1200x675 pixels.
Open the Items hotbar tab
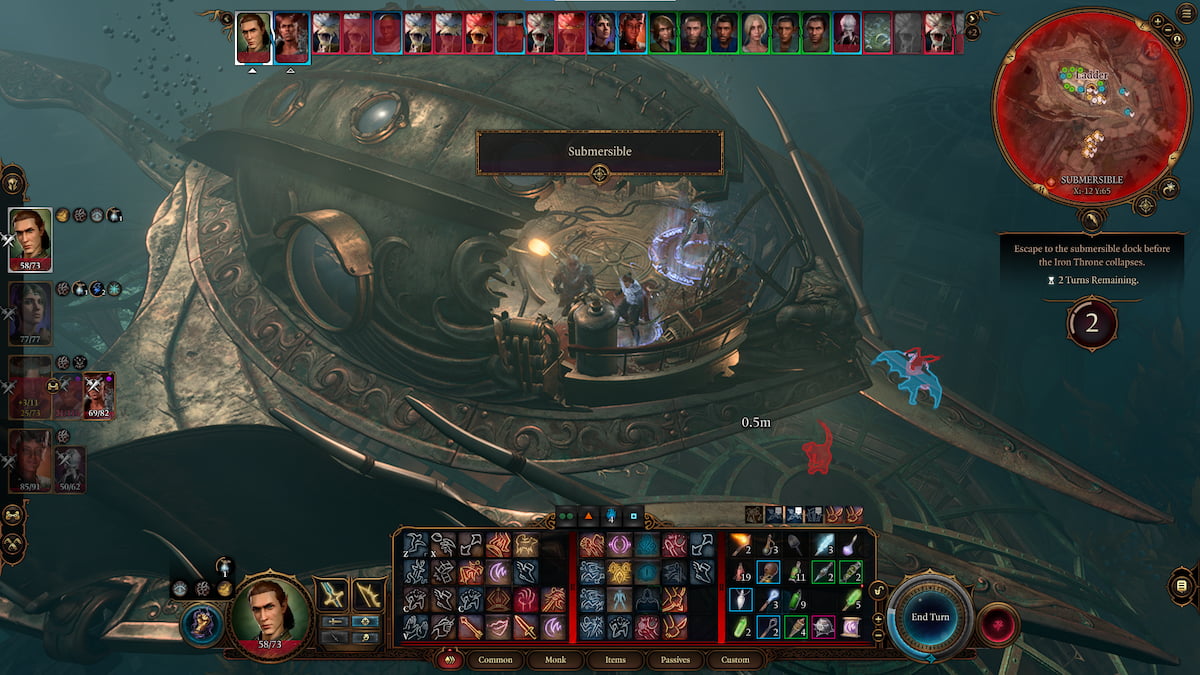(616, 660)
